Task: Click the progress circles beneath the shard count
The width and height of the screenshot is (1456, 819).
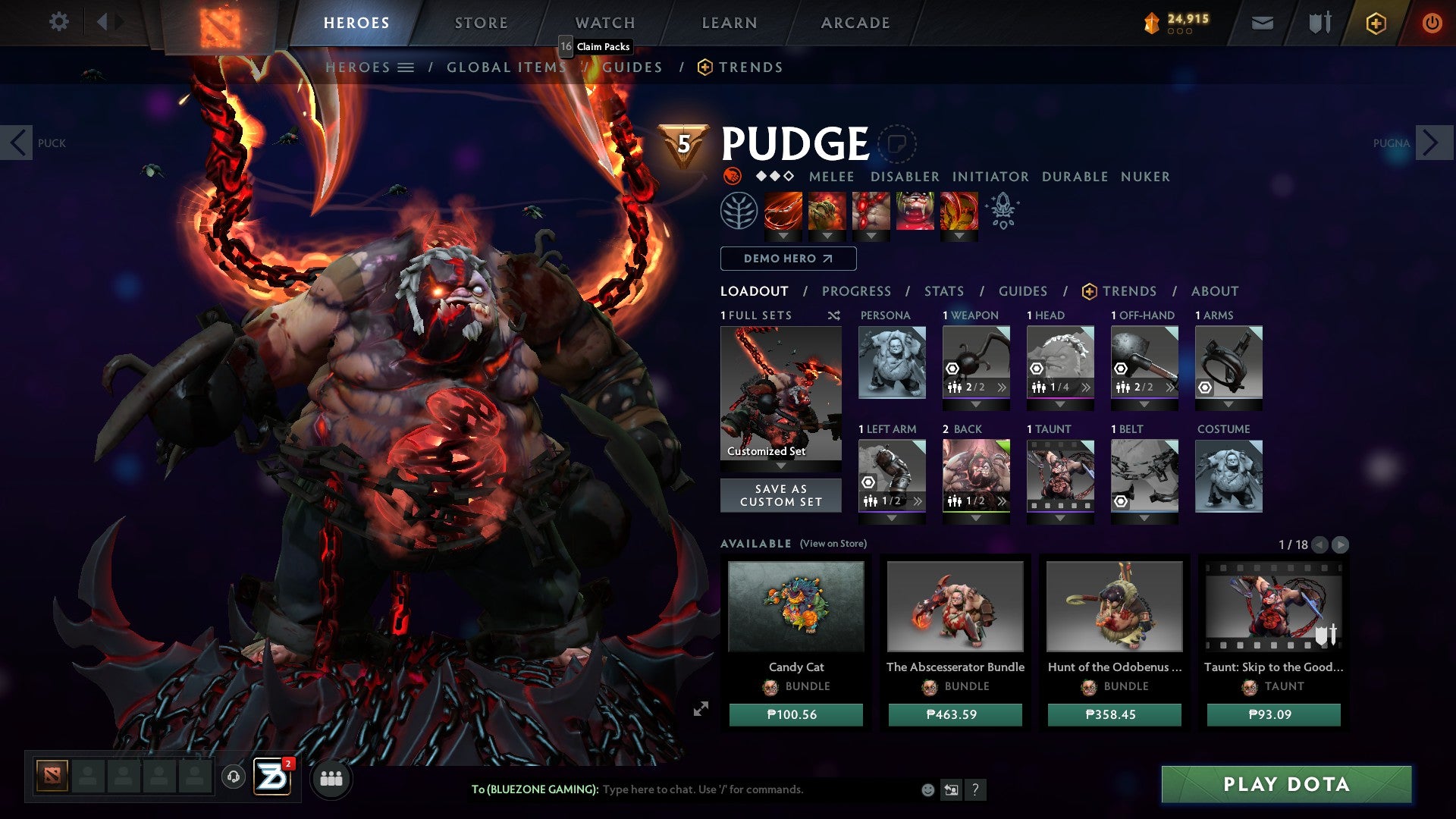Action: click(1181, 33)
